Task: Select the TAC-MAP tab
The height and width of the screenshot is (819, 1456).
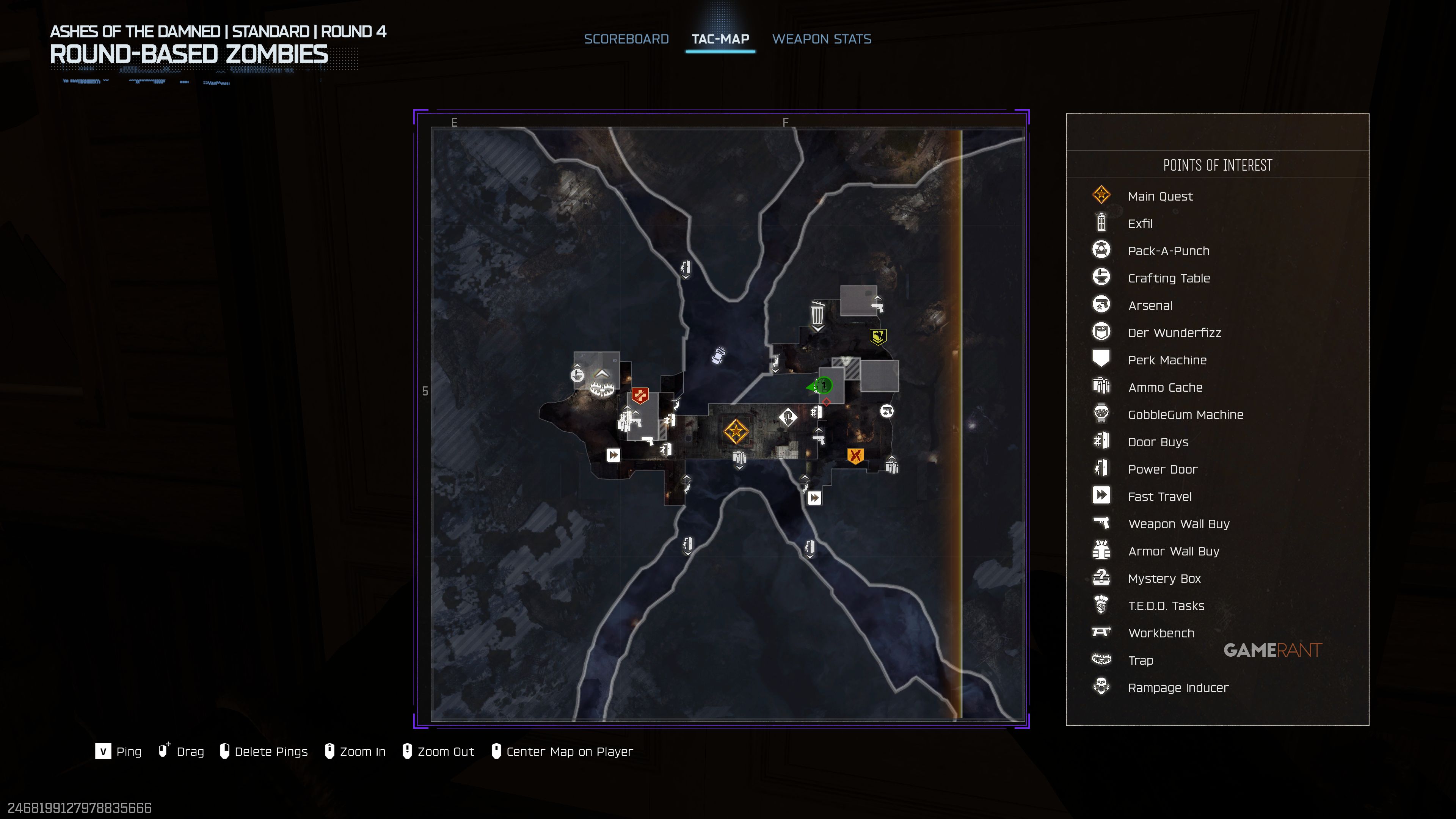Action: (720, 39)
